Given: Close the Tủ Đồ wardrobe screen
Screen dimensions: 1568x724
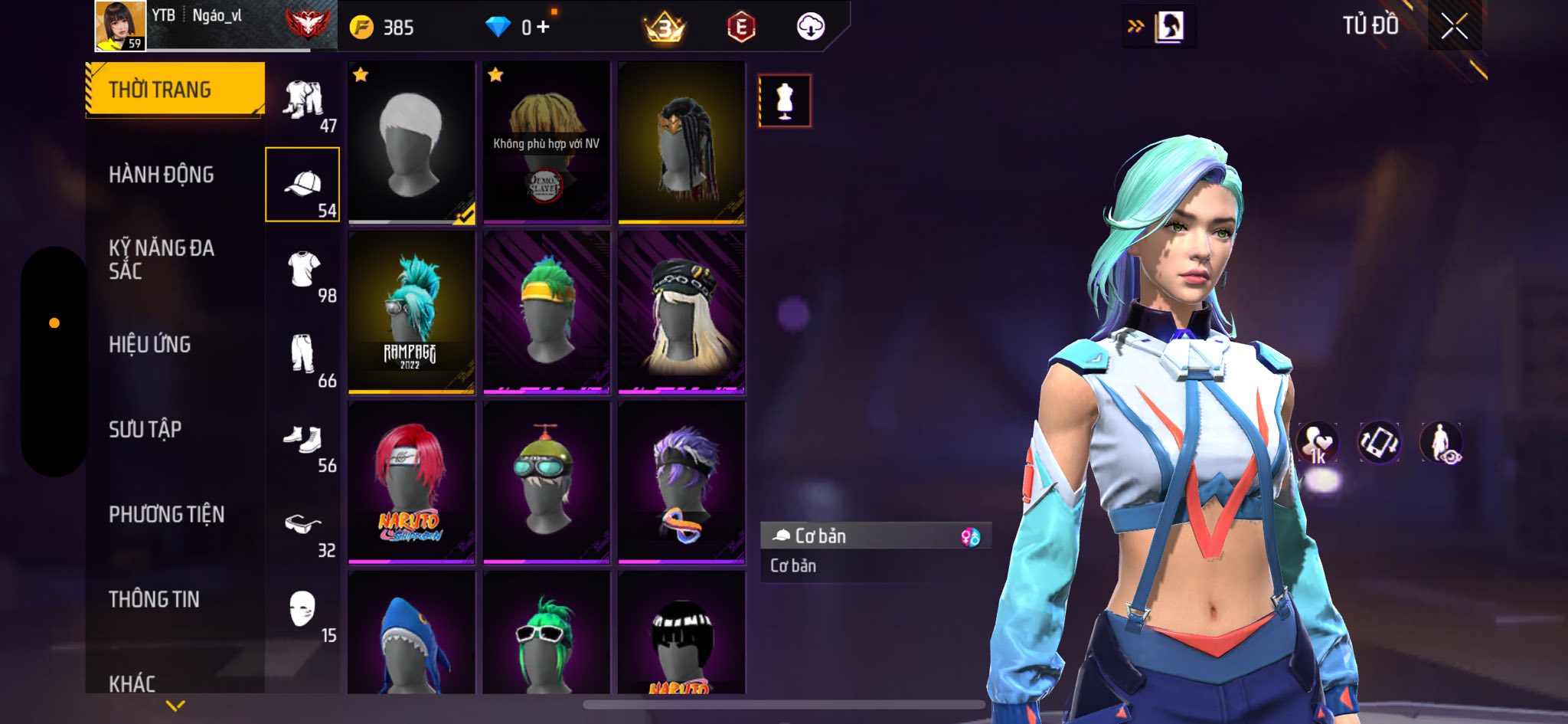Looking at the screenshot, I should (1454, 27).
